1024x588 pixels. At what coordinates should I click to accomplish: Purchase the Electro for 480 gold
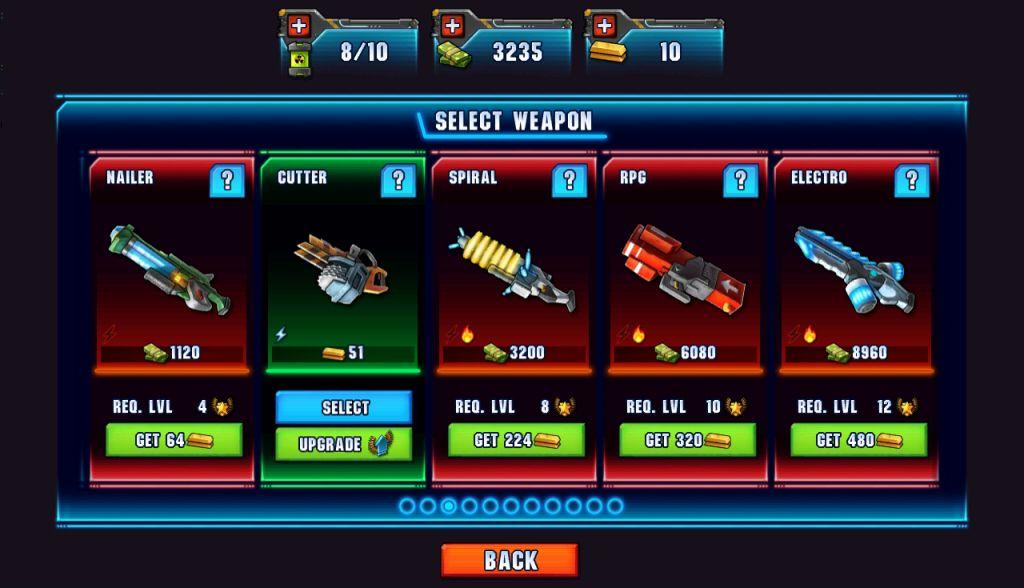pos(858,440)
